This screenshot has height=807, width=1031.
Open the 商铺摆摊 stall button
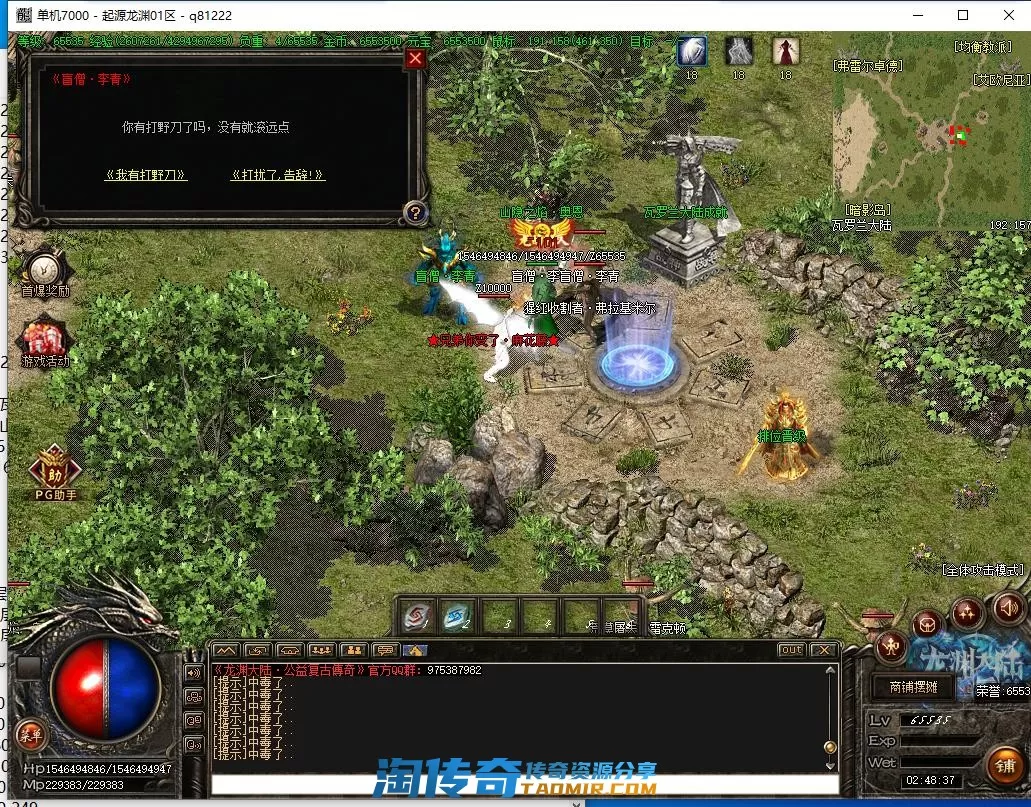(914, 687)
